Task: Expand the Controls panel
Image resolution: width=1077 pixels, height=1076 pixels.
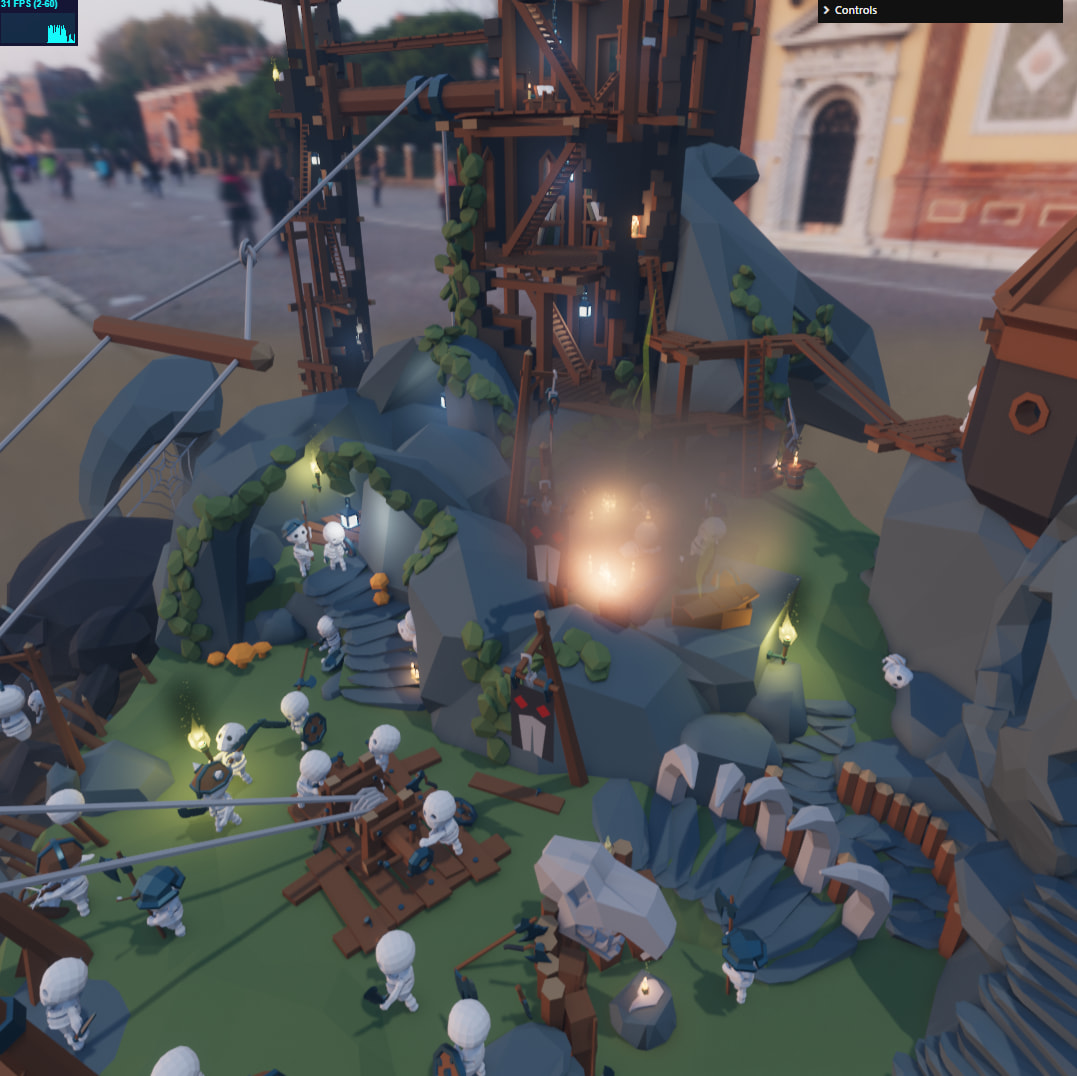Action: (x=939, y=10)
